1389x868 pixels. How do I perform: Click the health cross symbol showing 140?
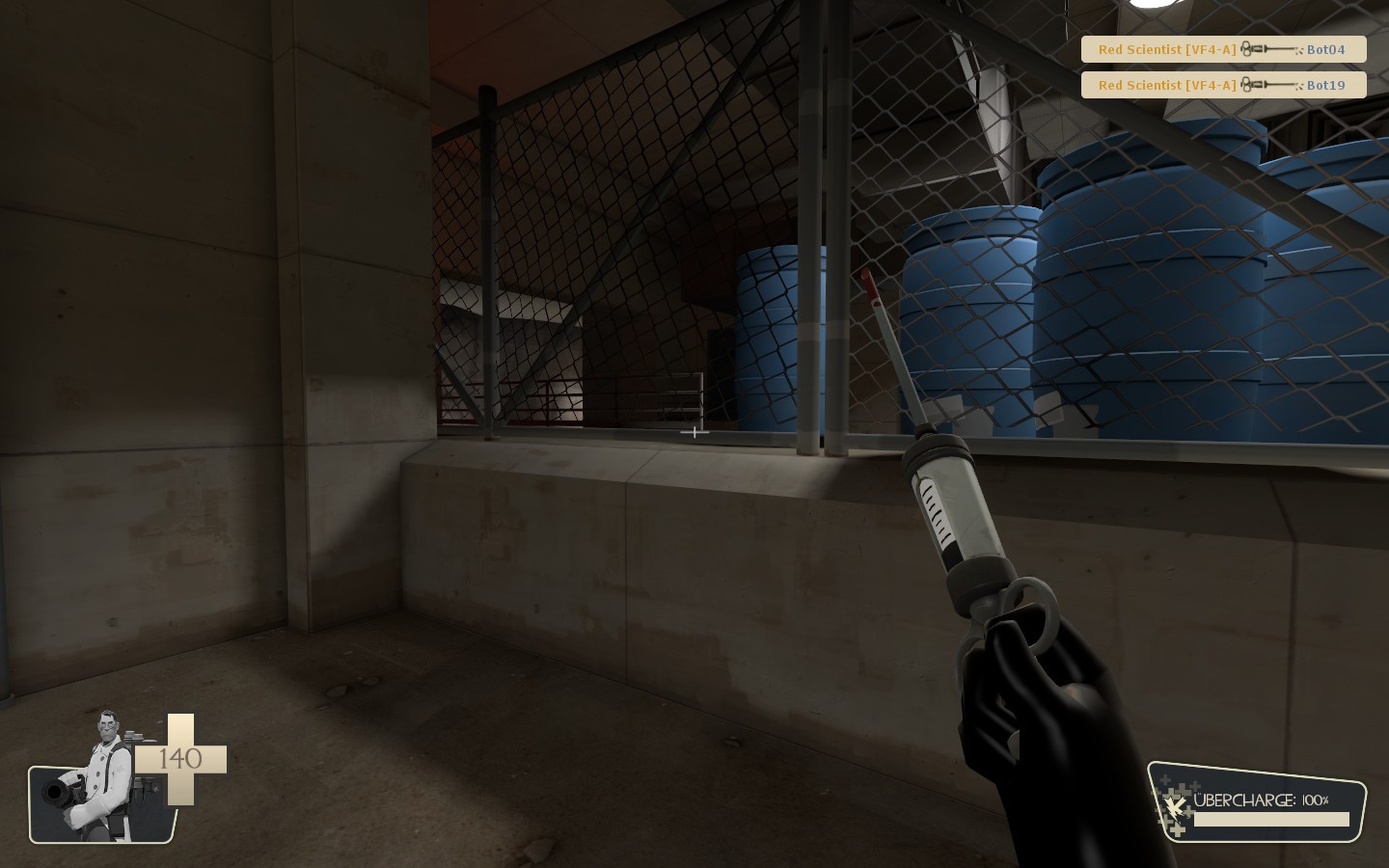[179, 760]
